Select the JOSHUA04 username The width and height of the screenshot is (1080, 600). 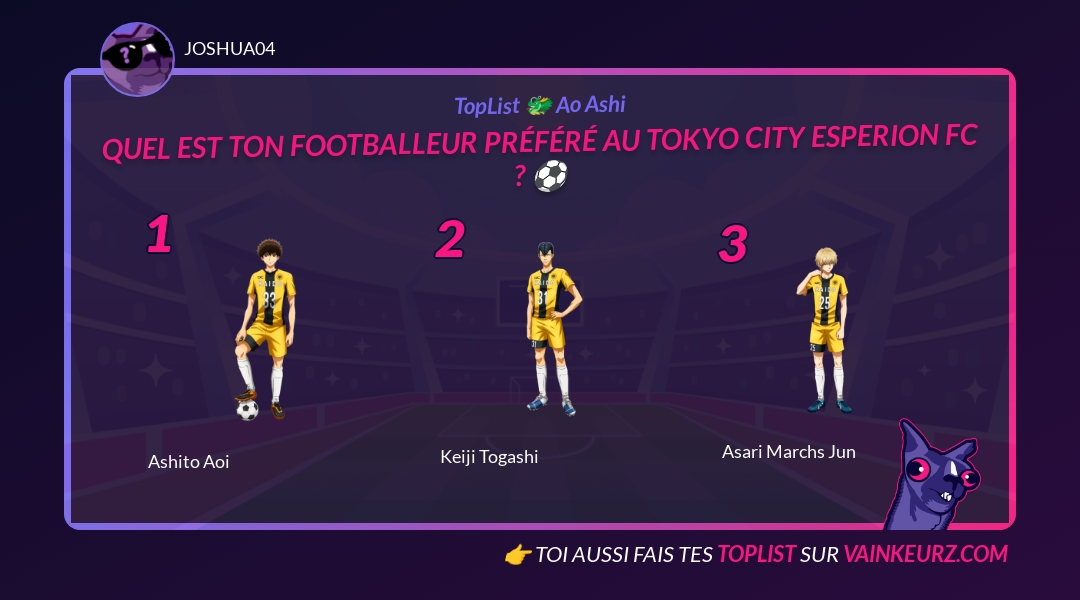pyautogui.click(x=229, y=49)
